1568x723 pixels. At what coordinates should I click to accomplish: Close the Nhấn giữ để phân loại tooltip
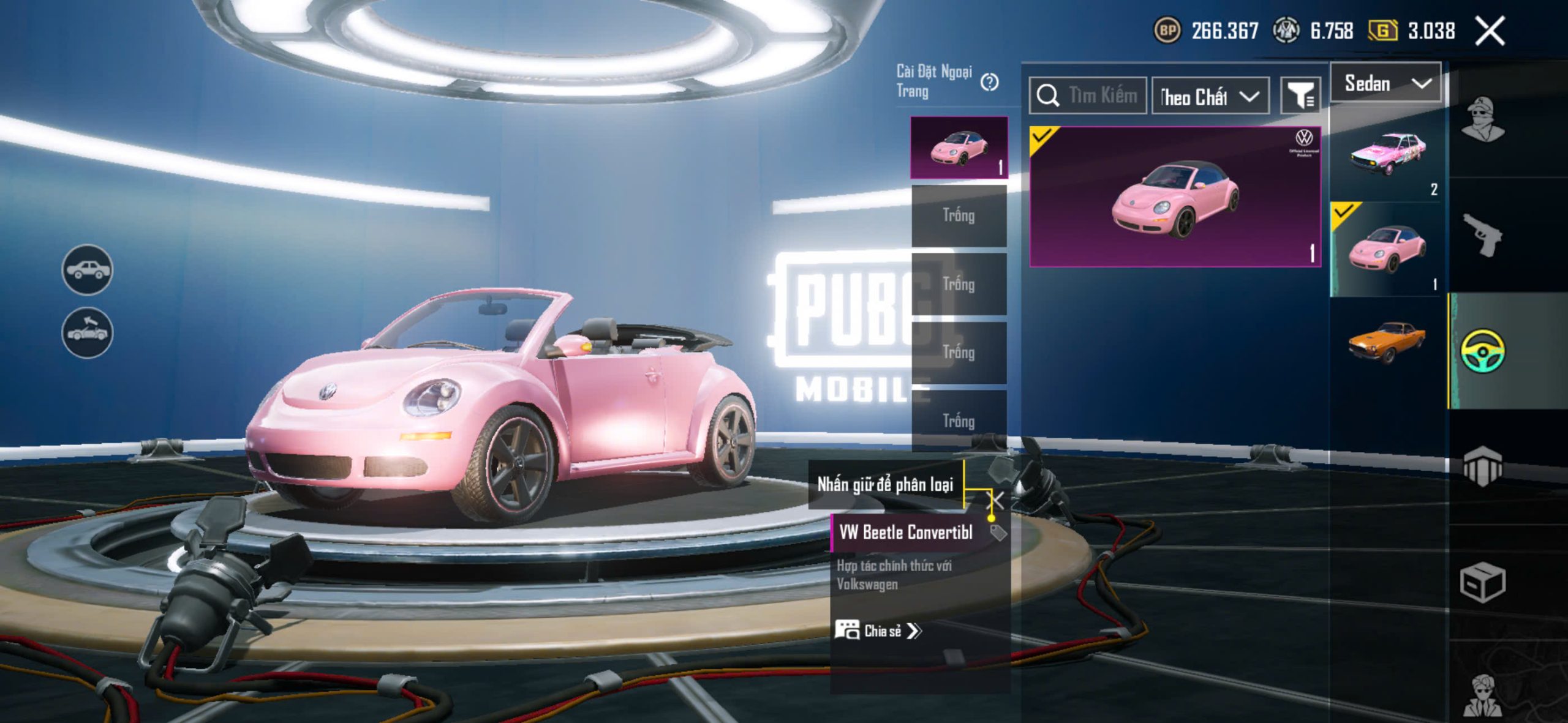pos(998,500)
